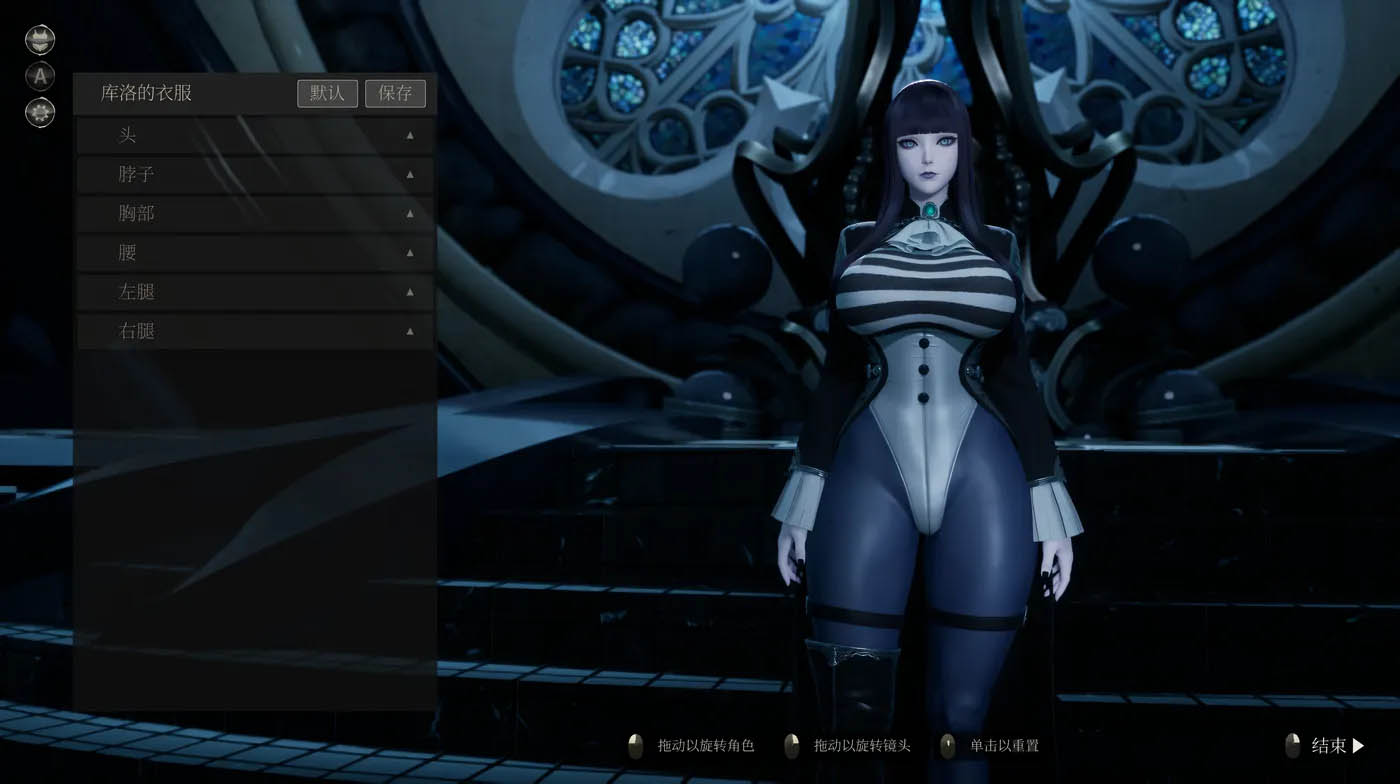This screenshot has width=1400, height=784.
Task: Click the mouse icon next to "单击以重置"
Action: coord(946,745)
